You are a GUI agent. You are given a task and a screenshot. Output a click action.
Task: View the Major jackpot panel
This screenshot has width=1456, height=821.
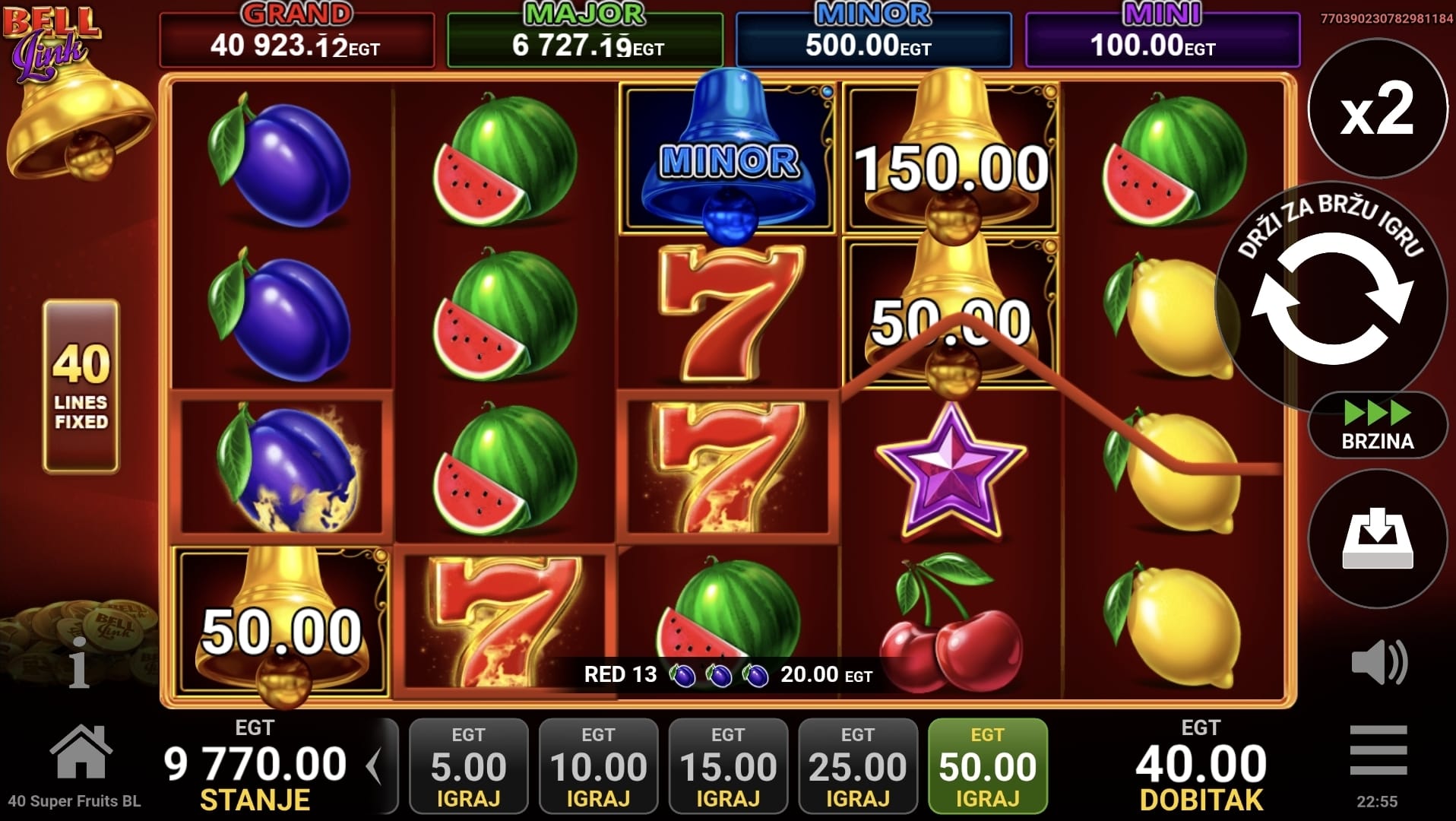(585, 40)
